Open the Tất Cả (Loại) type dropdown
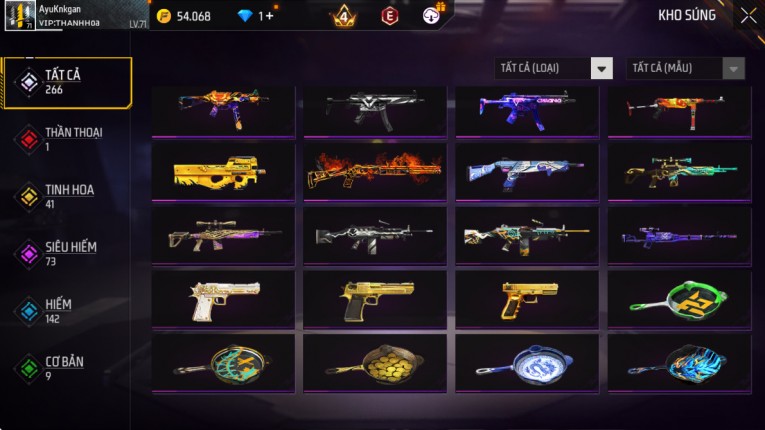 pos(553,68)
